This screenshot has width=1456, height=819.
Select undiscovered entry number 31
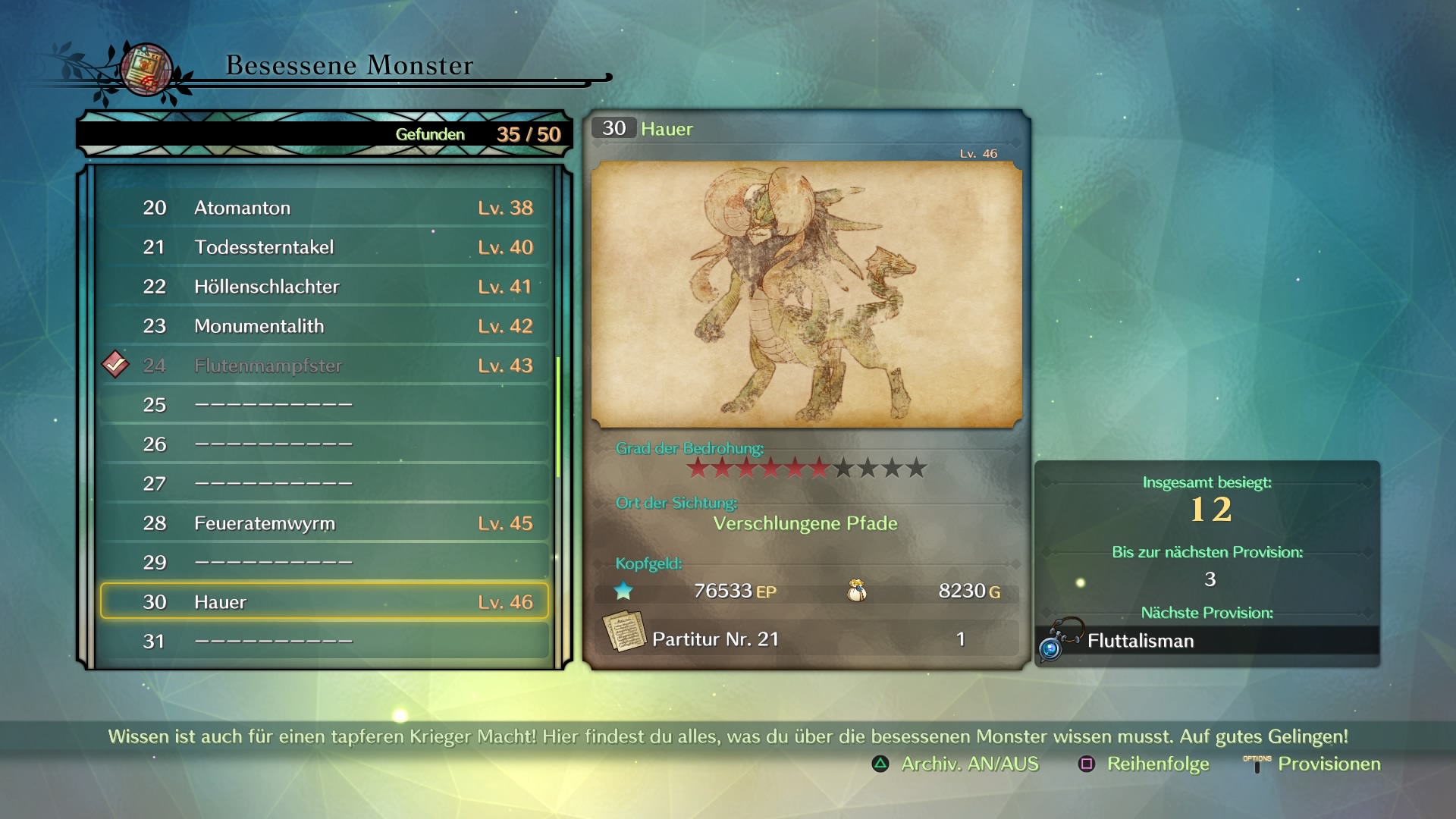coord(325,642)
